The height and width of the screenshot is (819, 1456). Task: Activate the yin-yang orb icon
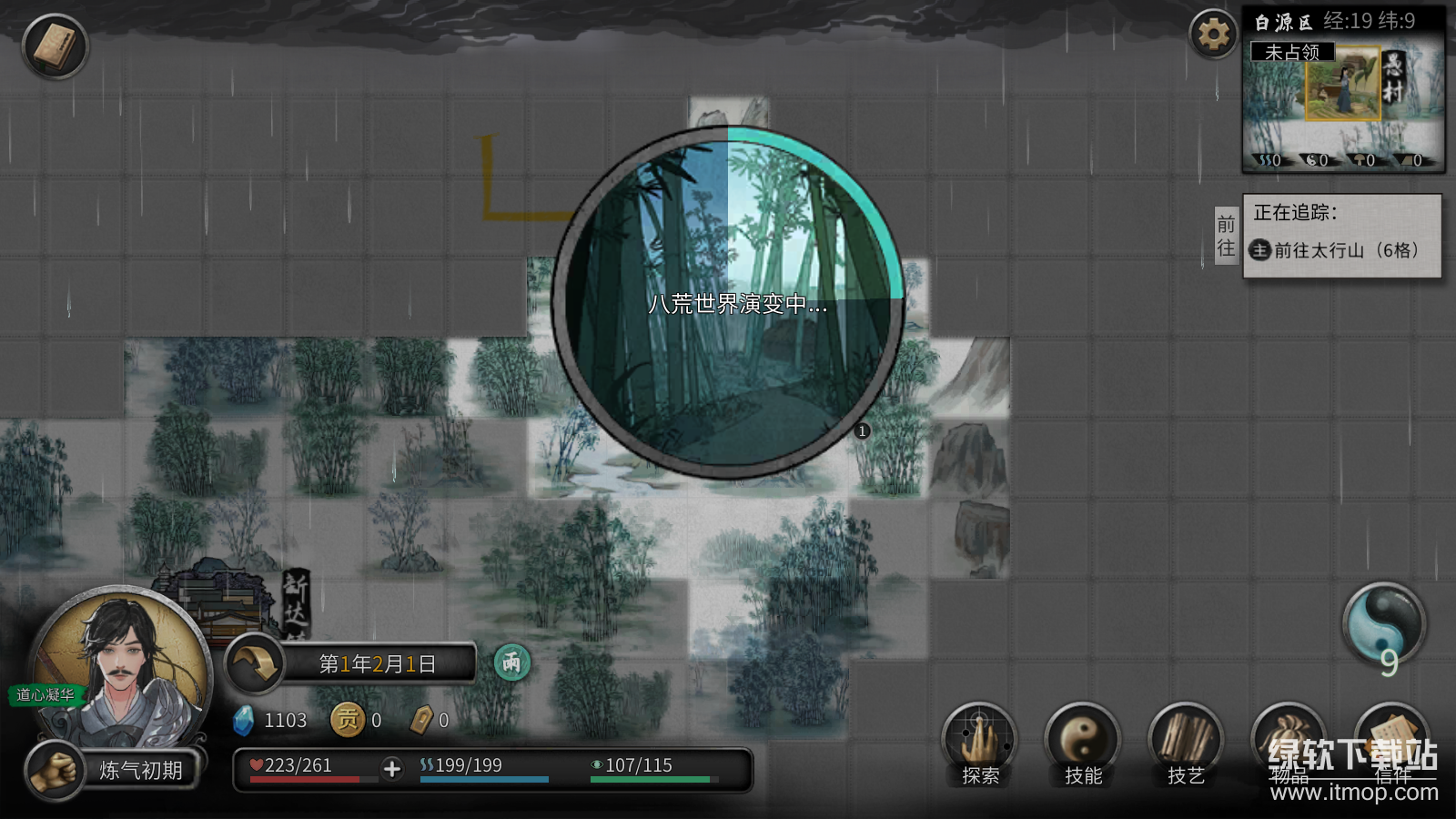pyautogui.click(x=1383, y=624)
